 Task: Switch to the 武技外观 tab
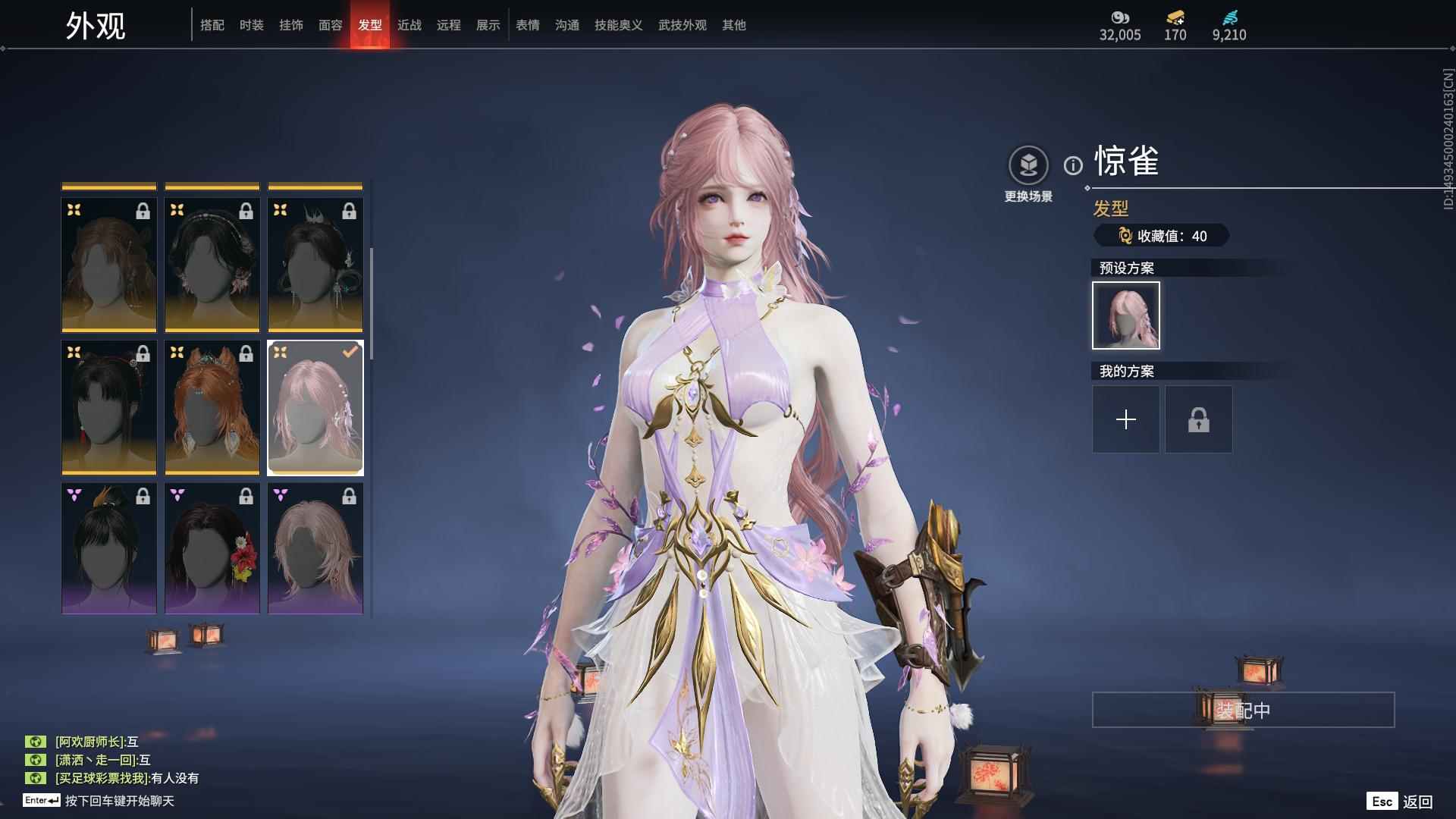[x=682, y=25]
